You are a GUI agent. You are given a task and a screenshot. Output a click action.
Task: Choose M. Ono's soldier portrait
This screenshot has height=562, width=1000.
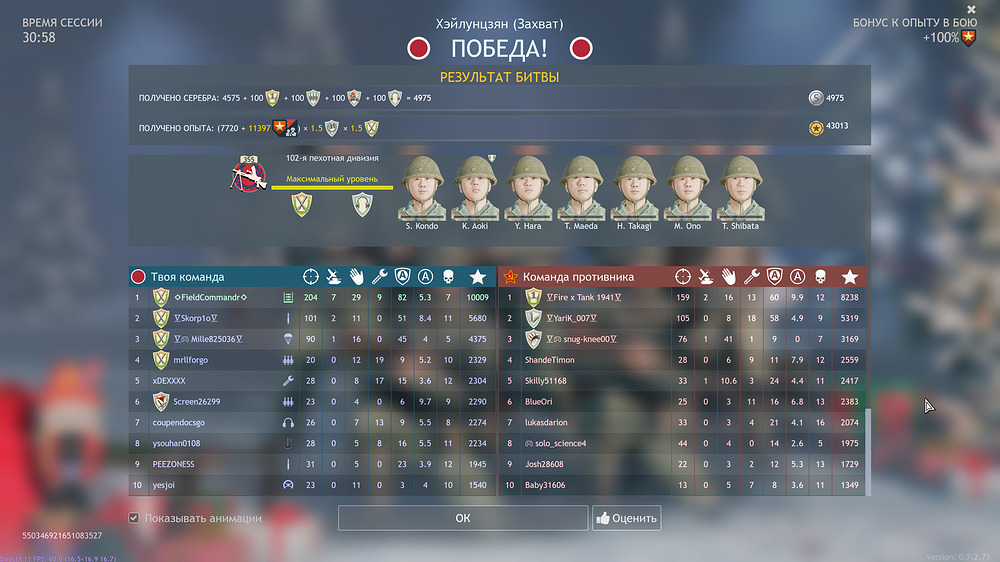[x=689, y=186]
